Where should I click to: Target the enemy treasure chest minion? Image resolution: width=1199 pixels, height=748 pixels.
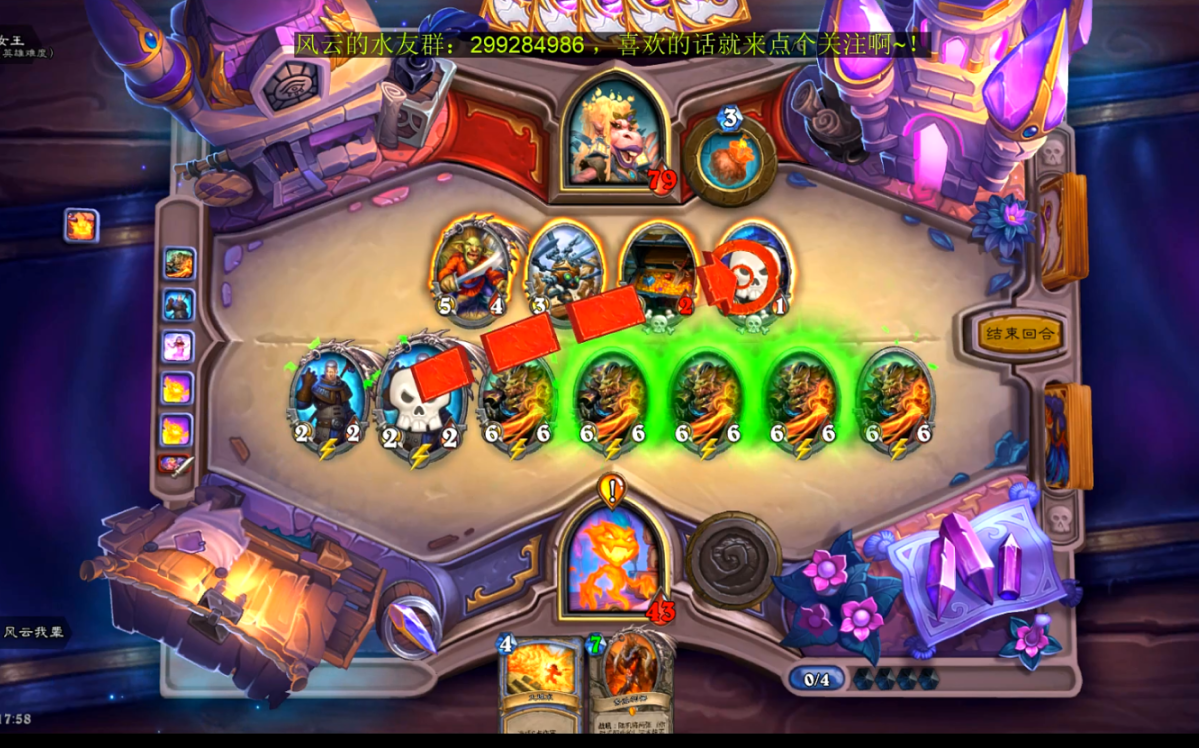pyautogui.click(x=659, y=270)
